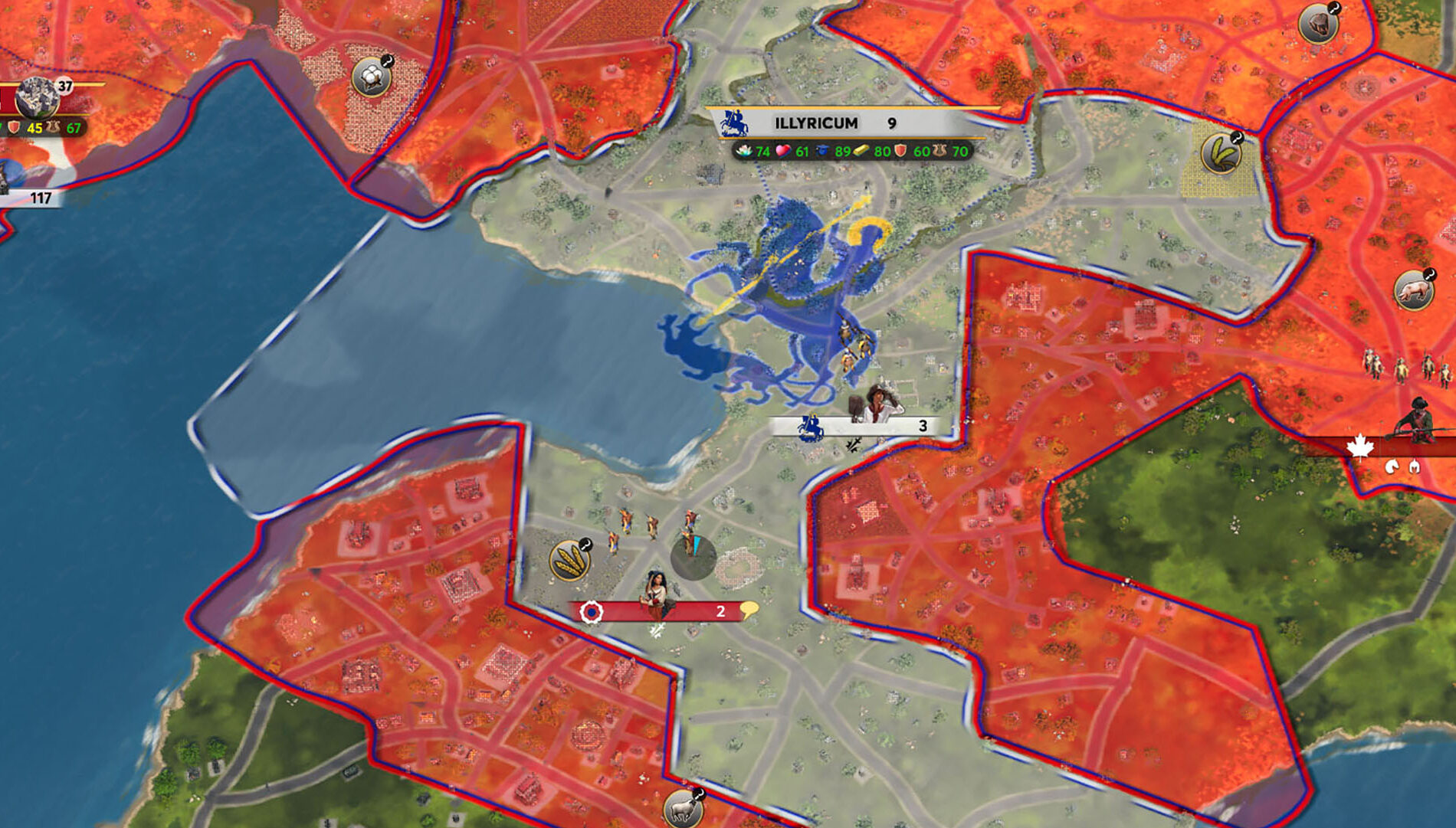Click the blue cavalry crest on Illyricum's banner
Viewport: 1456px width, 828px height.
tap(736, 123)
